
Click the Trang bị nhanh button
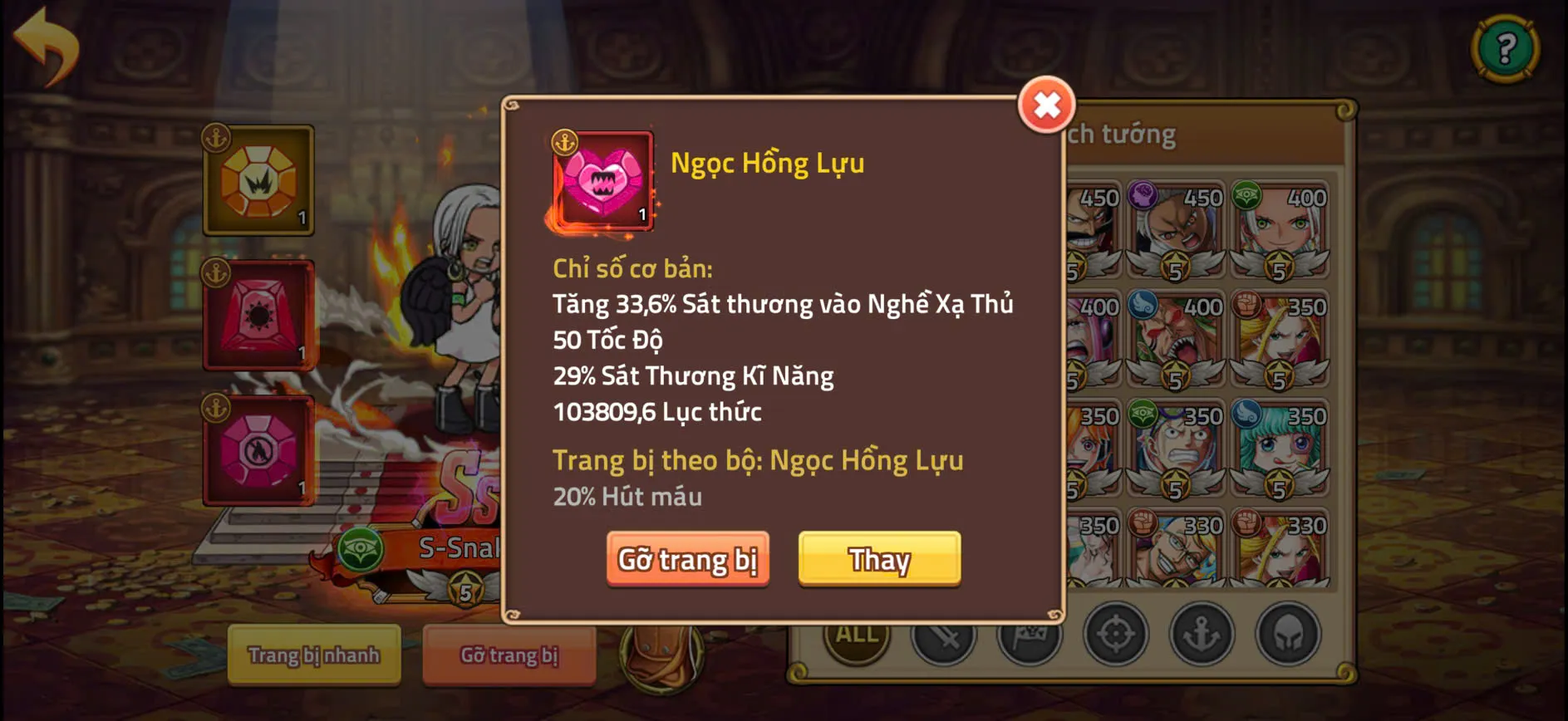(313, 655)
